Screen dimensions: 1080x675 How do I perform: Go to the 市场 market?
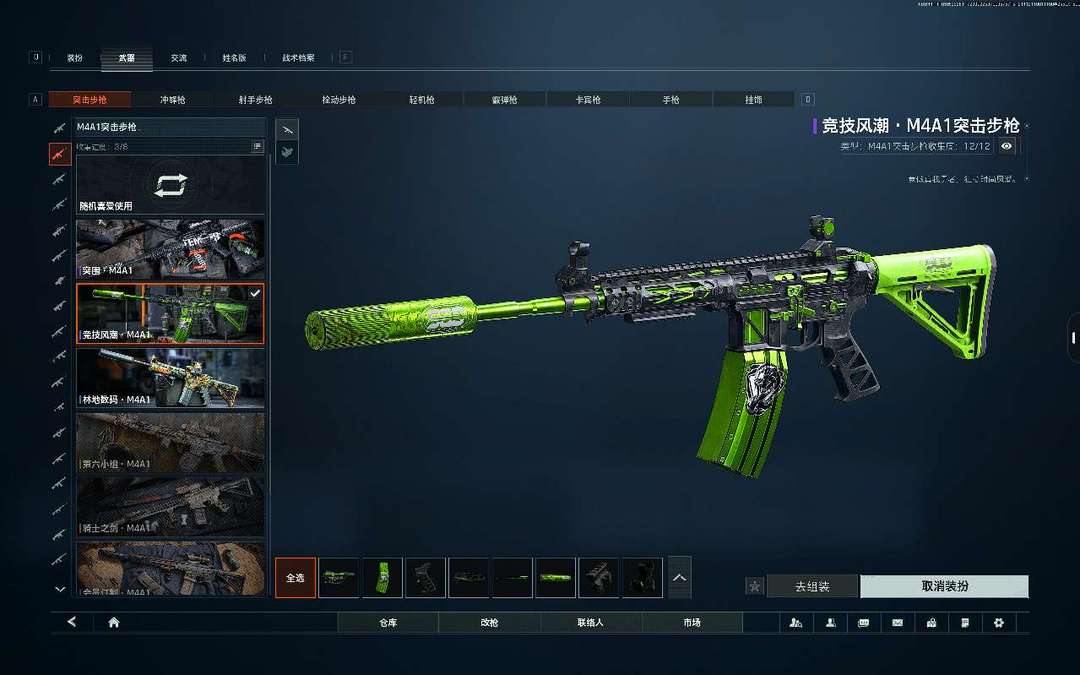point(692,622)
